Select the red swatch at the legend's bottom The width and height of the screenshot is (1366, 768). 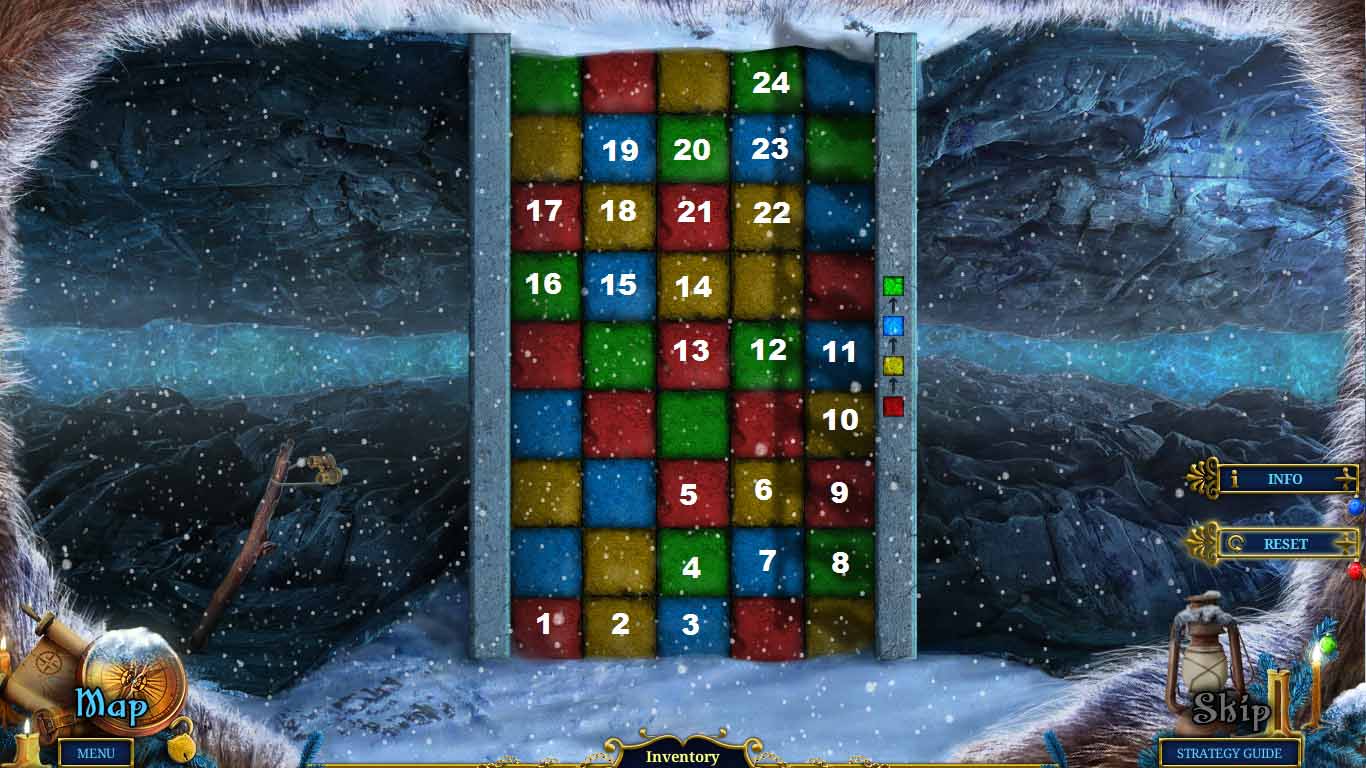coord(895,405)
